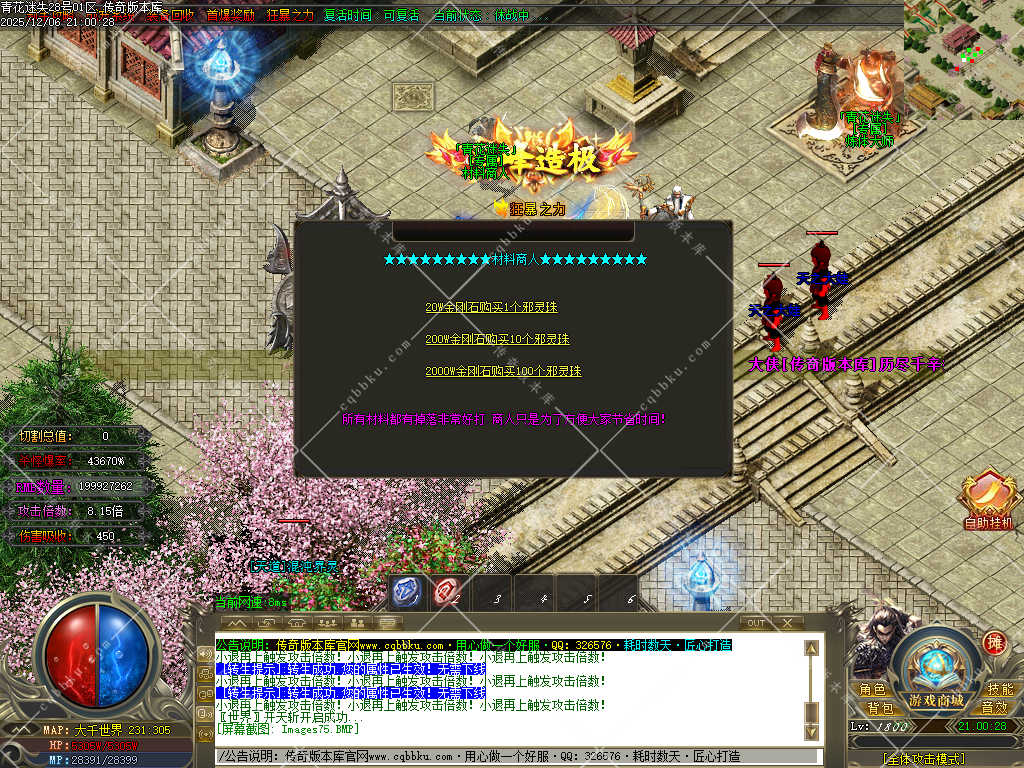This screenshot has height=768, width=1024.
Task: Open the 背包 backpack
Action: (881, 707)
